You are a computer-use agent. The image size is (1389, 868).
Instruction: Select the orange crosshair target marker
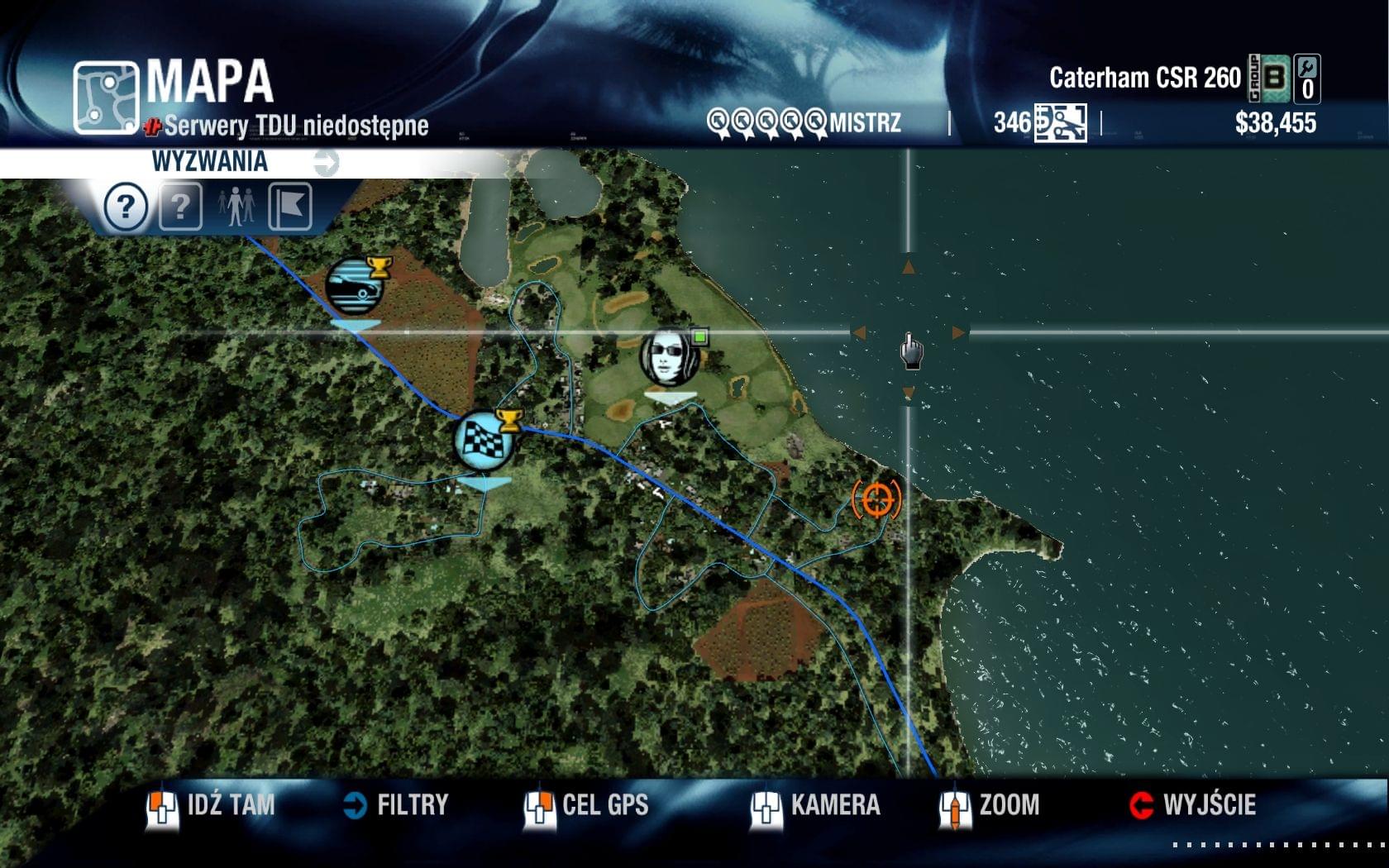pyautogui.click(x=876, y=499)
